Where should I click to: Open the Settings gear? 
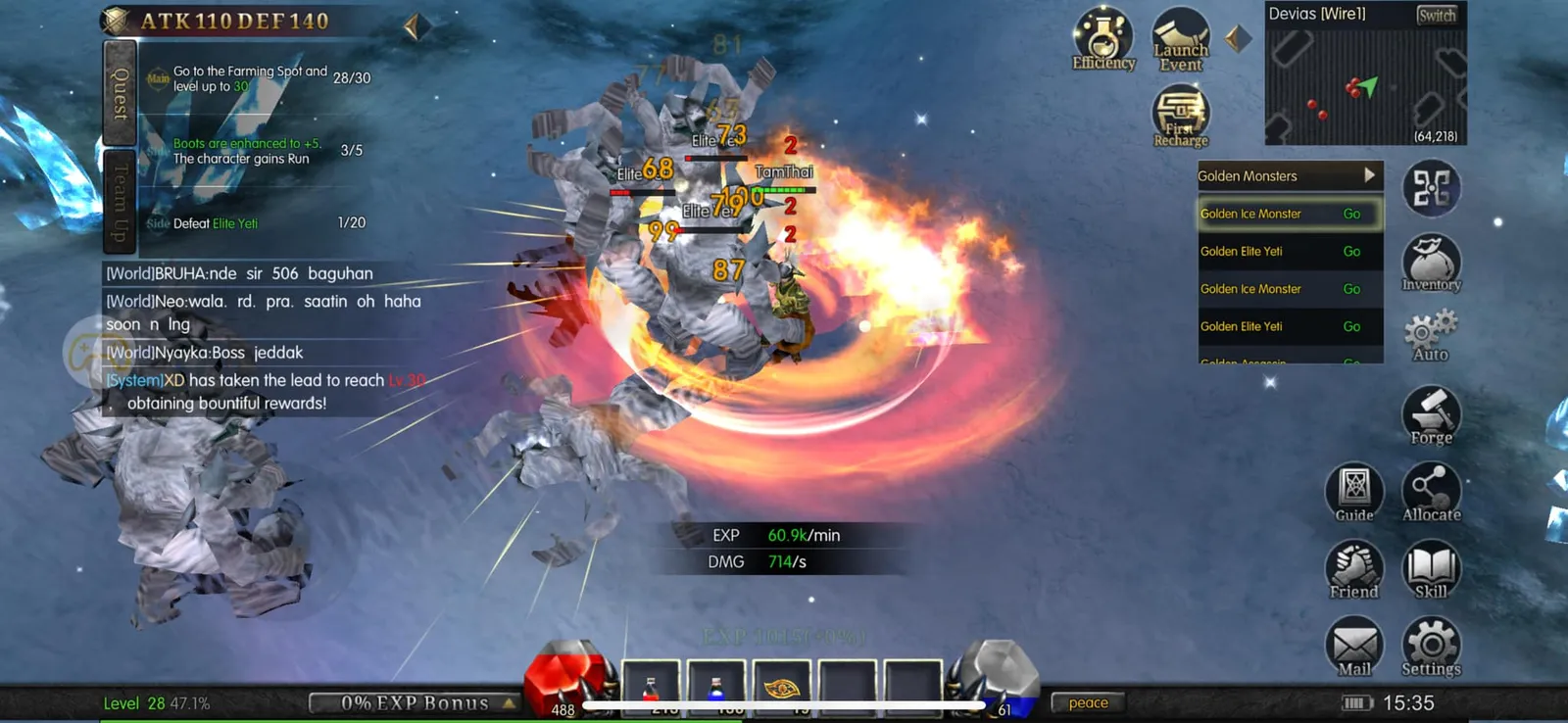[1431, 647]
